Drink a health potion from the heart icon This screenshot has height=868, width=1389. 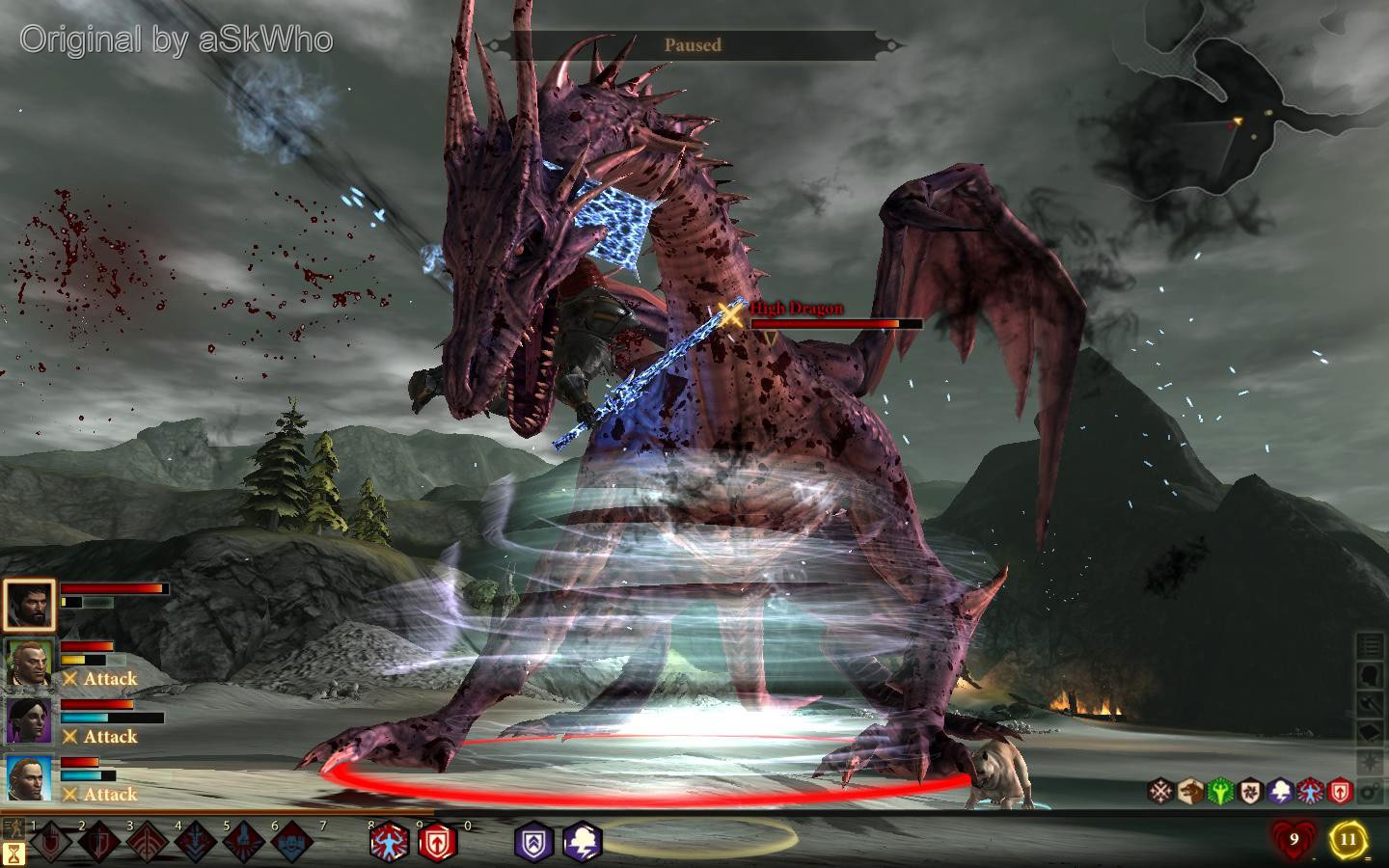click(x=1294, y=840)
